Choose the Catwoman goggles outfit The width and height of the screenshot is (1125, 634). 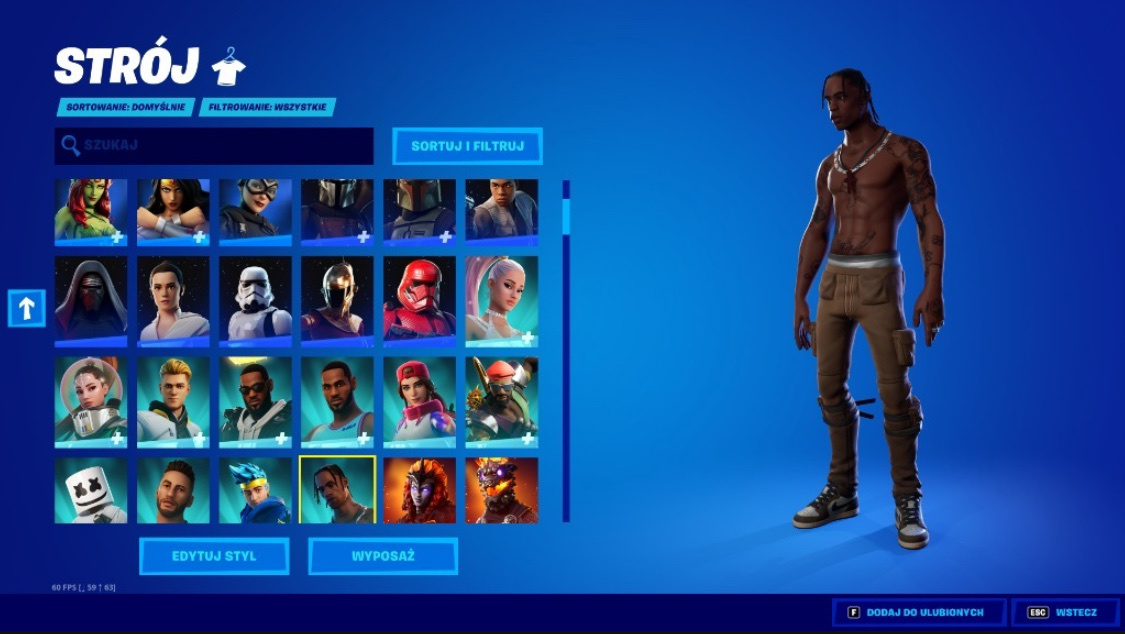click(255, 211)
